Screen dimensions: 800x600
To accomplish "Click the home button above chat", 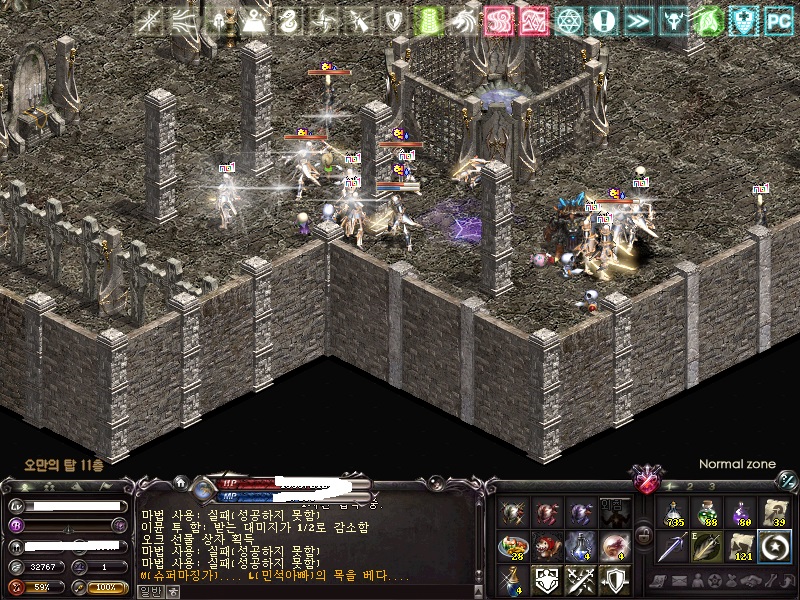I will 181,481.
